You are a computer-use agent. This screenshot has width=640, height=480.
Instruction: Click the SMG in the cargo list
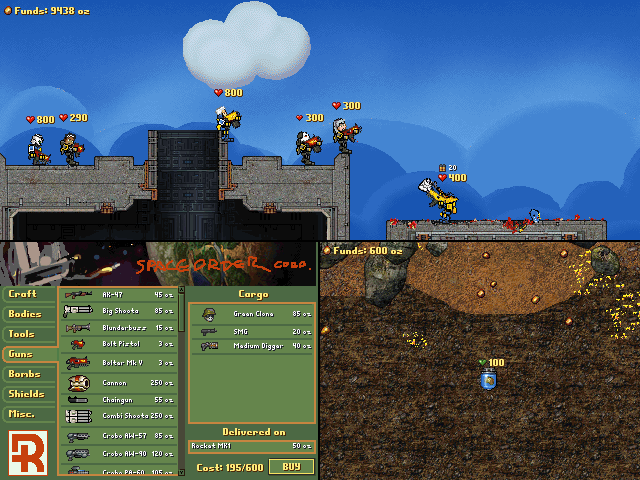(x=252, y=330)
